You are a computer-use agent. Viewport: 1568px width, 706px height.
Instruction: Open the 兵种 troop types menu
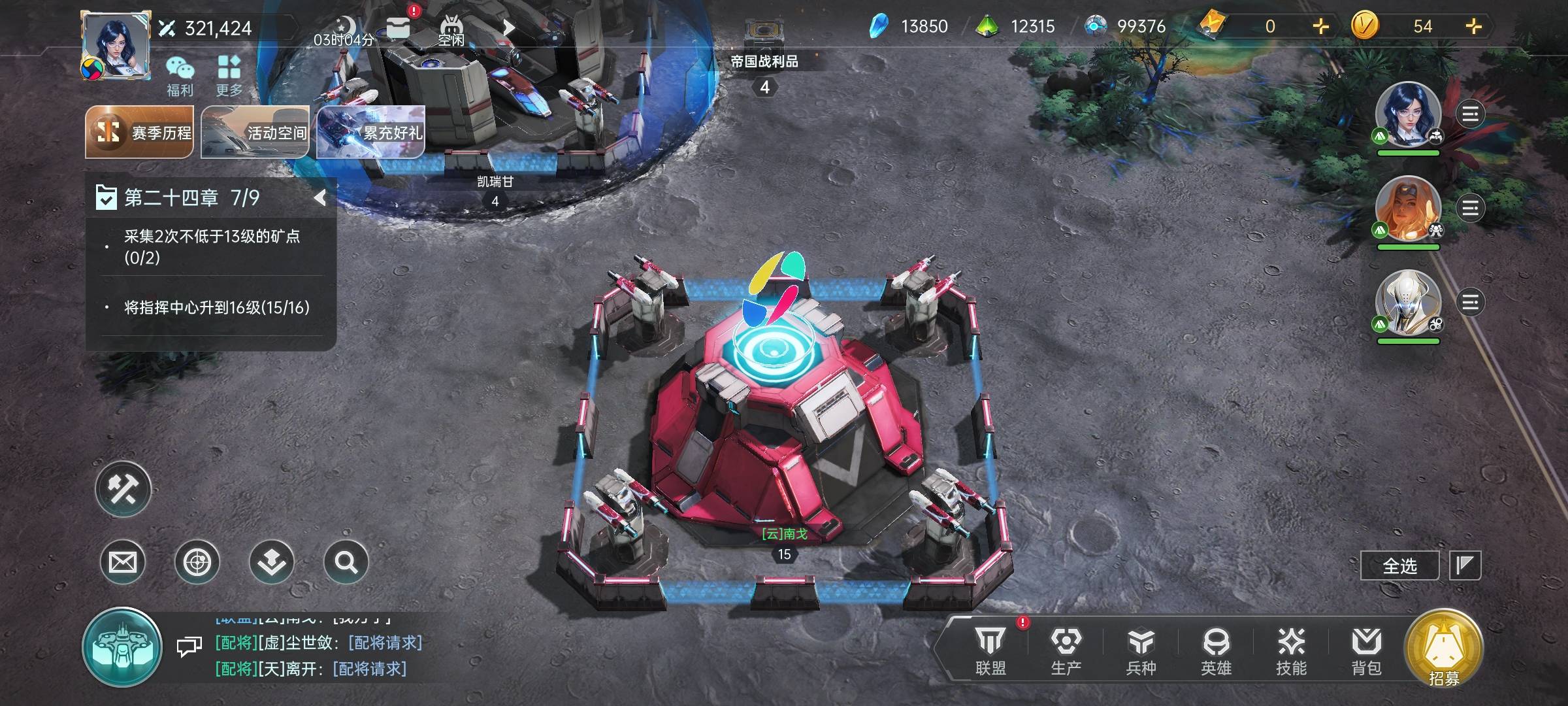(1141, 651)
